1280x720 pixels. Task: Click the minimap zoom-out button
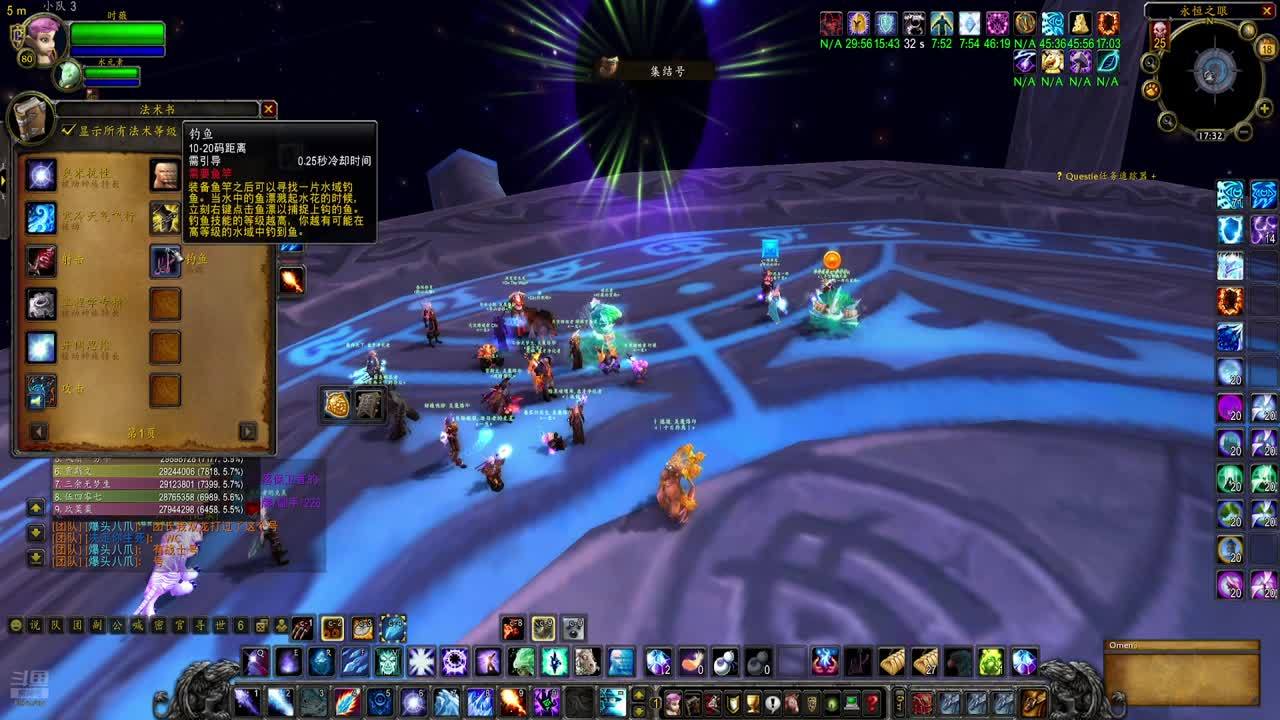(1243, 131)
